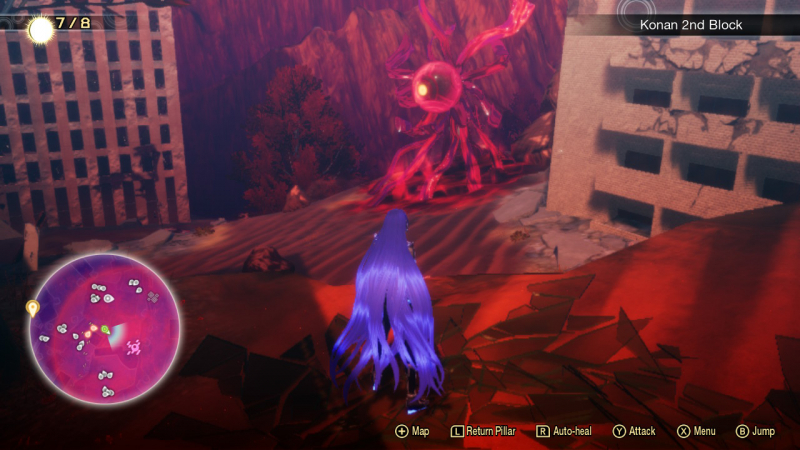The image size is (800, 450).
Task: Click the yellow waypoint pin on minimap edge
Action: point(32,308)
